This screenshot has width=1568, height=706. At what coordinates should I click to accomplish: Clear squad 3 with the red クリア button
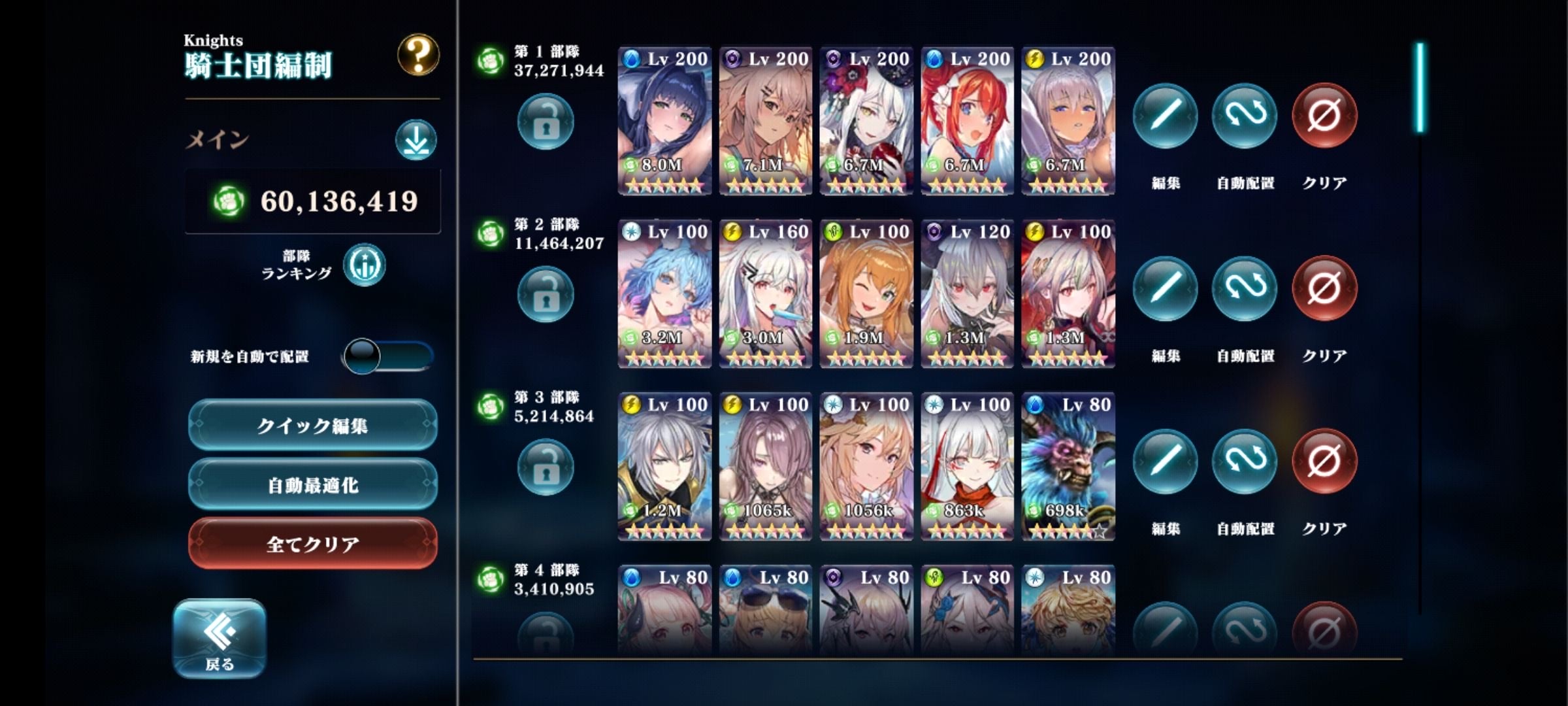tap(1324, 462)
